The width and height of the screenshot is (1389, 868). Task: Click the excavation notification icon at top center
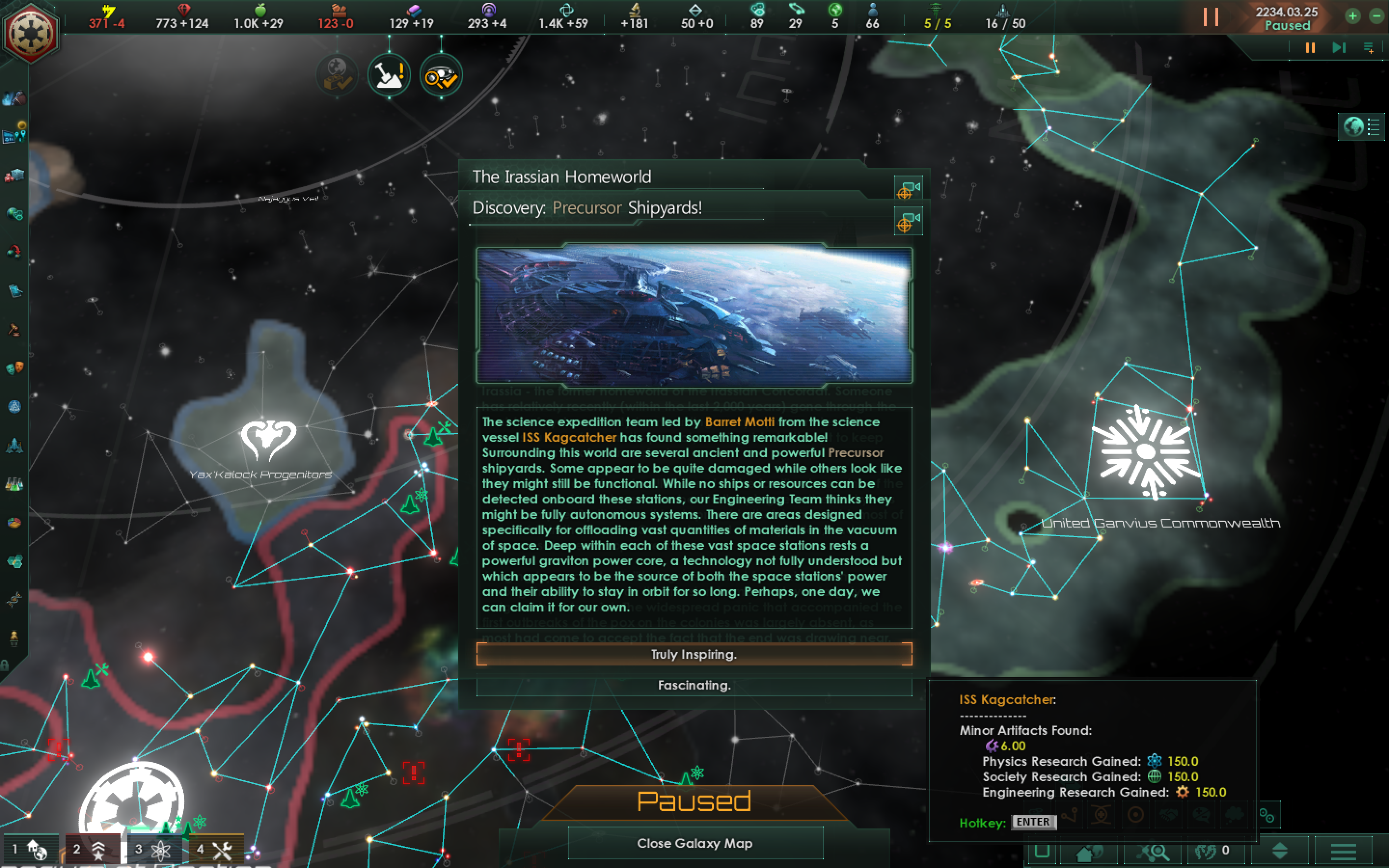[x=389, y=75]
